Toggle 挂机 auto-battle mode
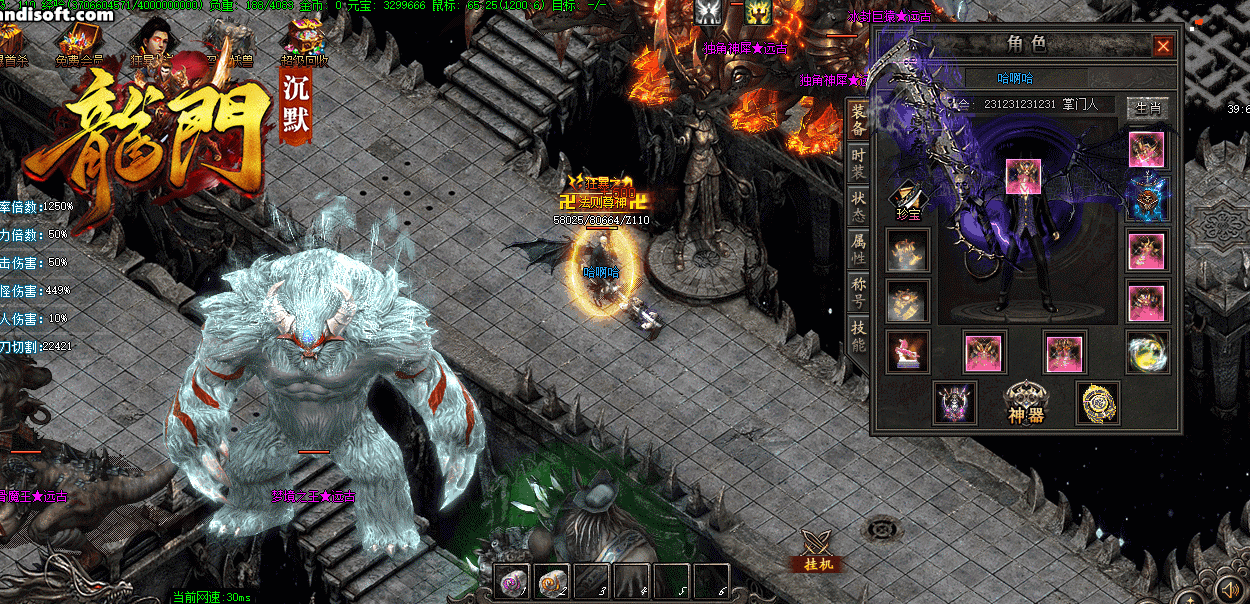 [818, 549]
